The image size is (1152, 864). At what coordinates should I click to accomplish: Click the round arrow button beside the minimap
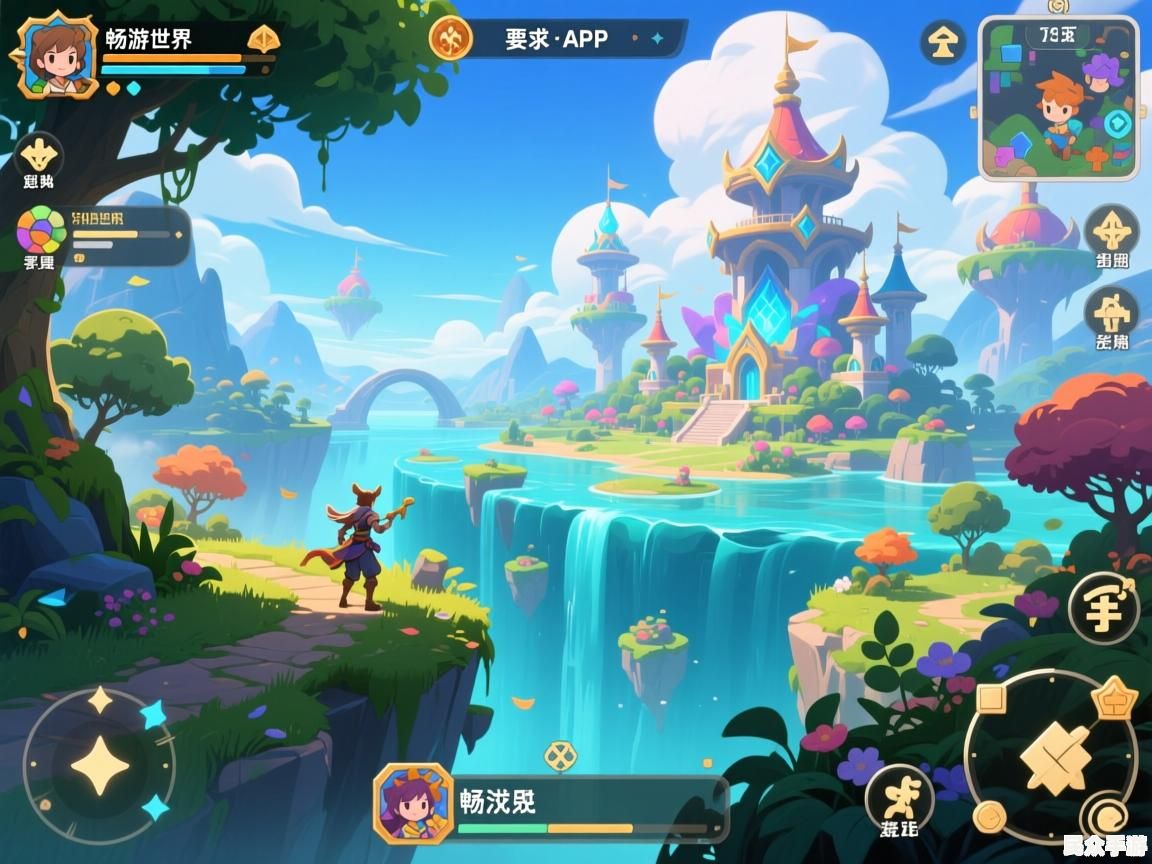(x=942, y=42)
